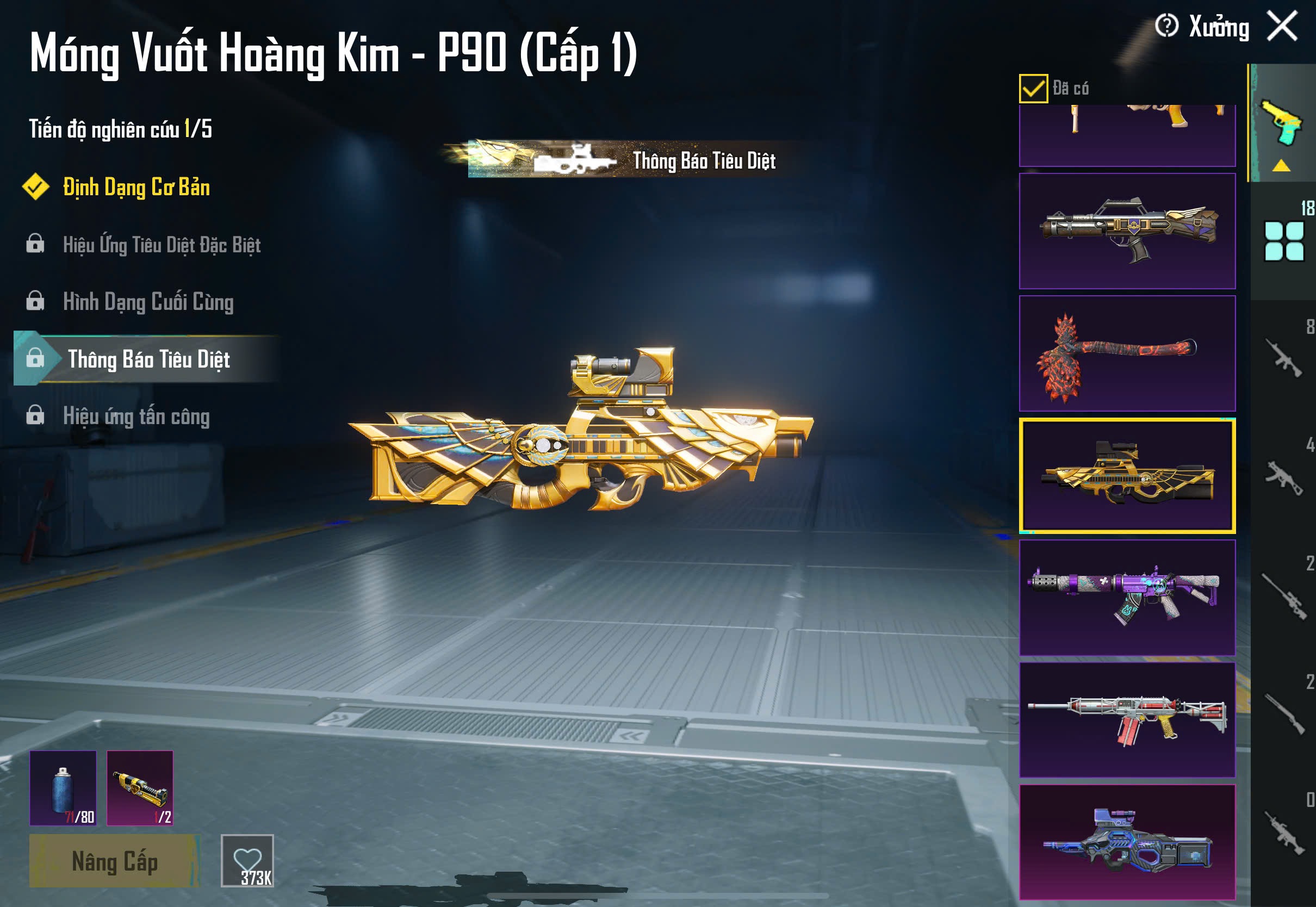Screen dimensions: 1316x907
Task: Open the Hiệu ứng tấn công stage
Action: (136, 417)
